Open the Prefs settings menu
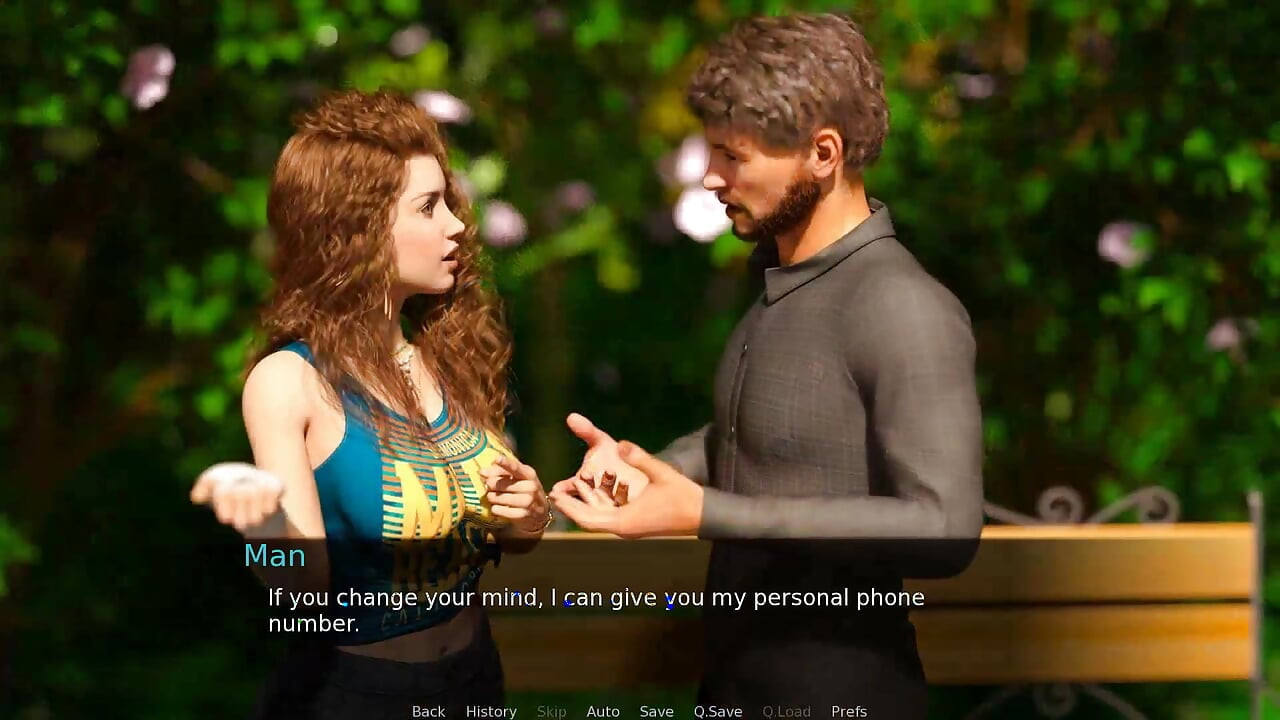 tap(849, 711)
